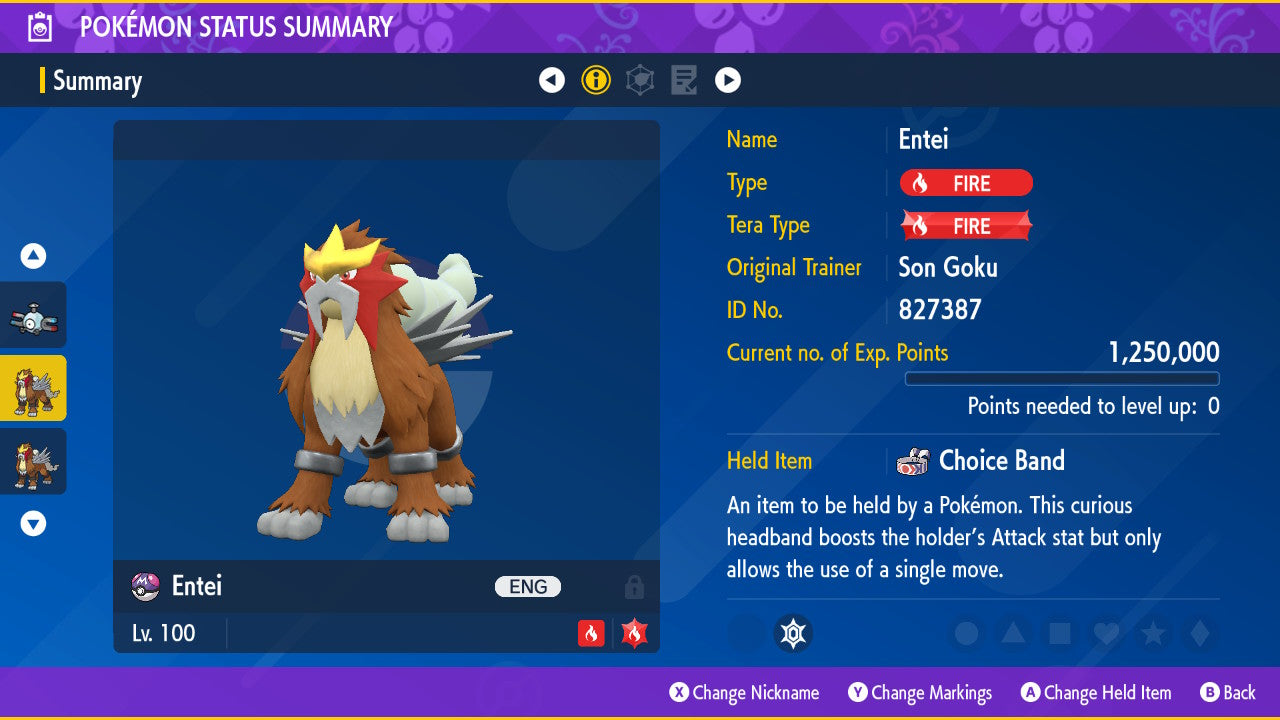Toggle the star marking
1280x720 pixels.
tap(1153, 633)
